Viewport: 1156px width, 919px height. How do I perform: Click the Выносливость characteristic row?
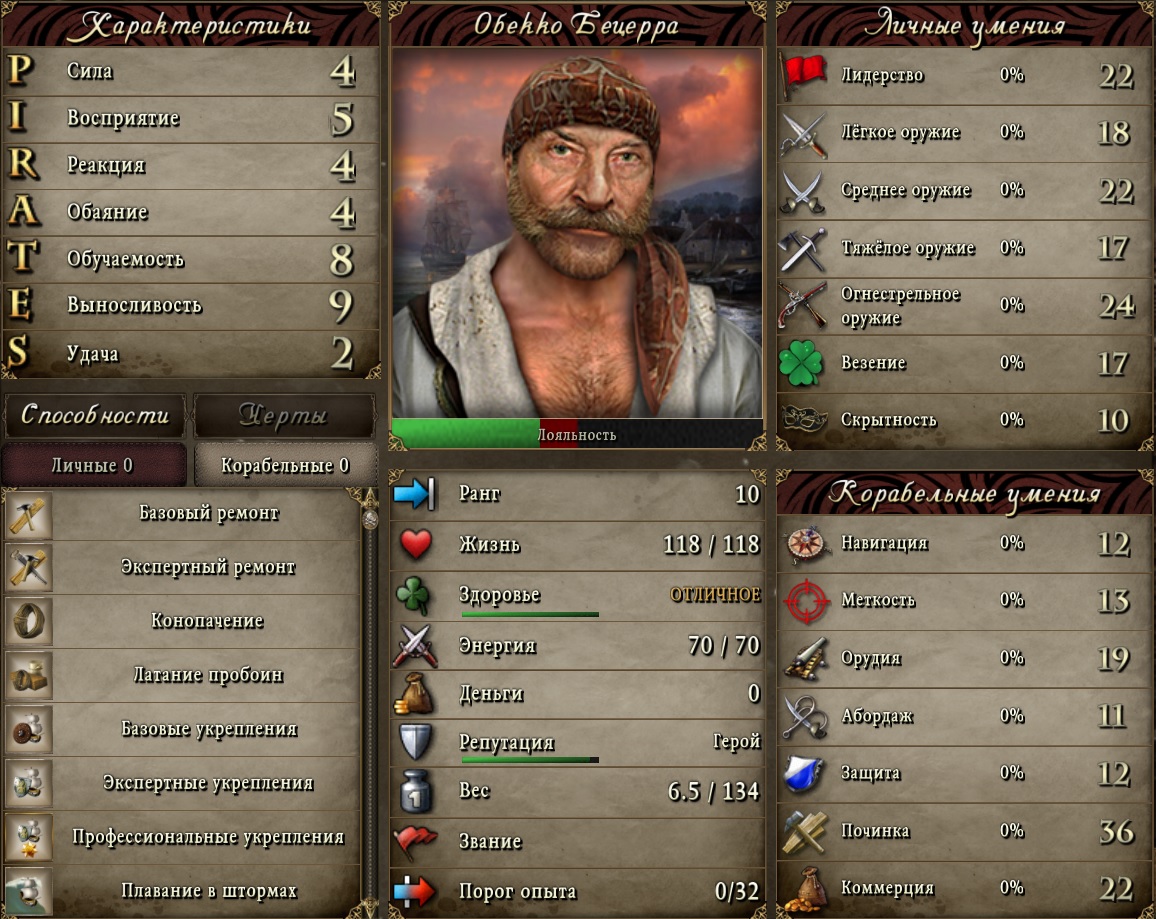click(190, 305)
